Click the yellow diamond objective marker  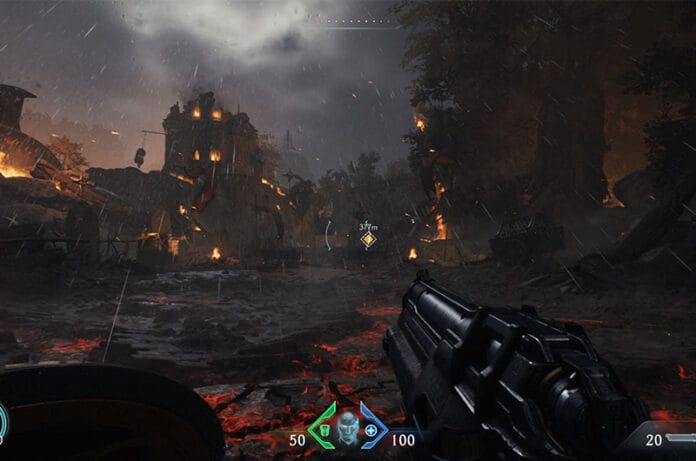[368, 239]
